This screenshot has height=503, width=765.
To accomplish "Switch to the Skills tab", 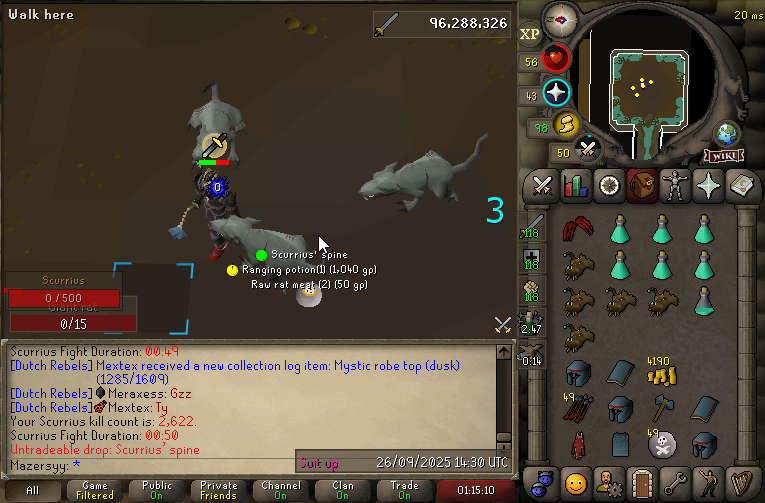I will click(x=575, y=185).
